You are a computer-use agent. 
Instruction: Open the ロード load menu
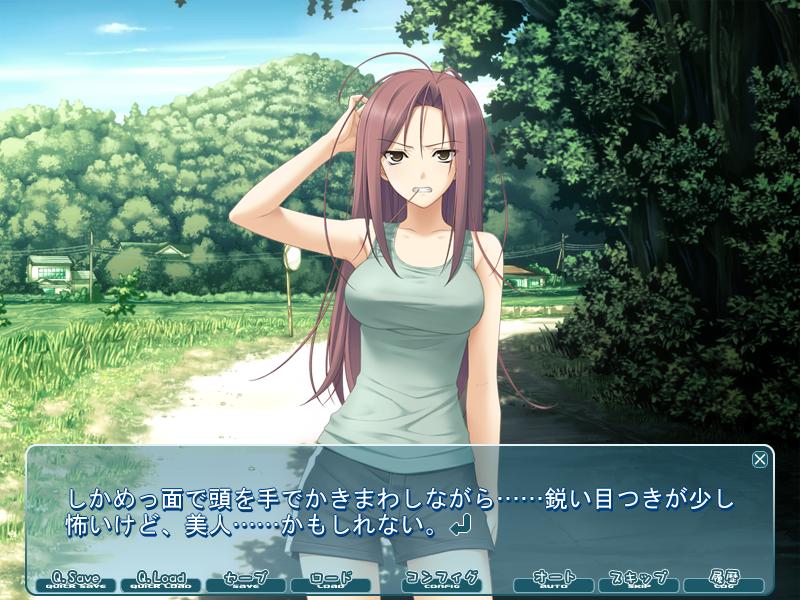click(330, 581)
